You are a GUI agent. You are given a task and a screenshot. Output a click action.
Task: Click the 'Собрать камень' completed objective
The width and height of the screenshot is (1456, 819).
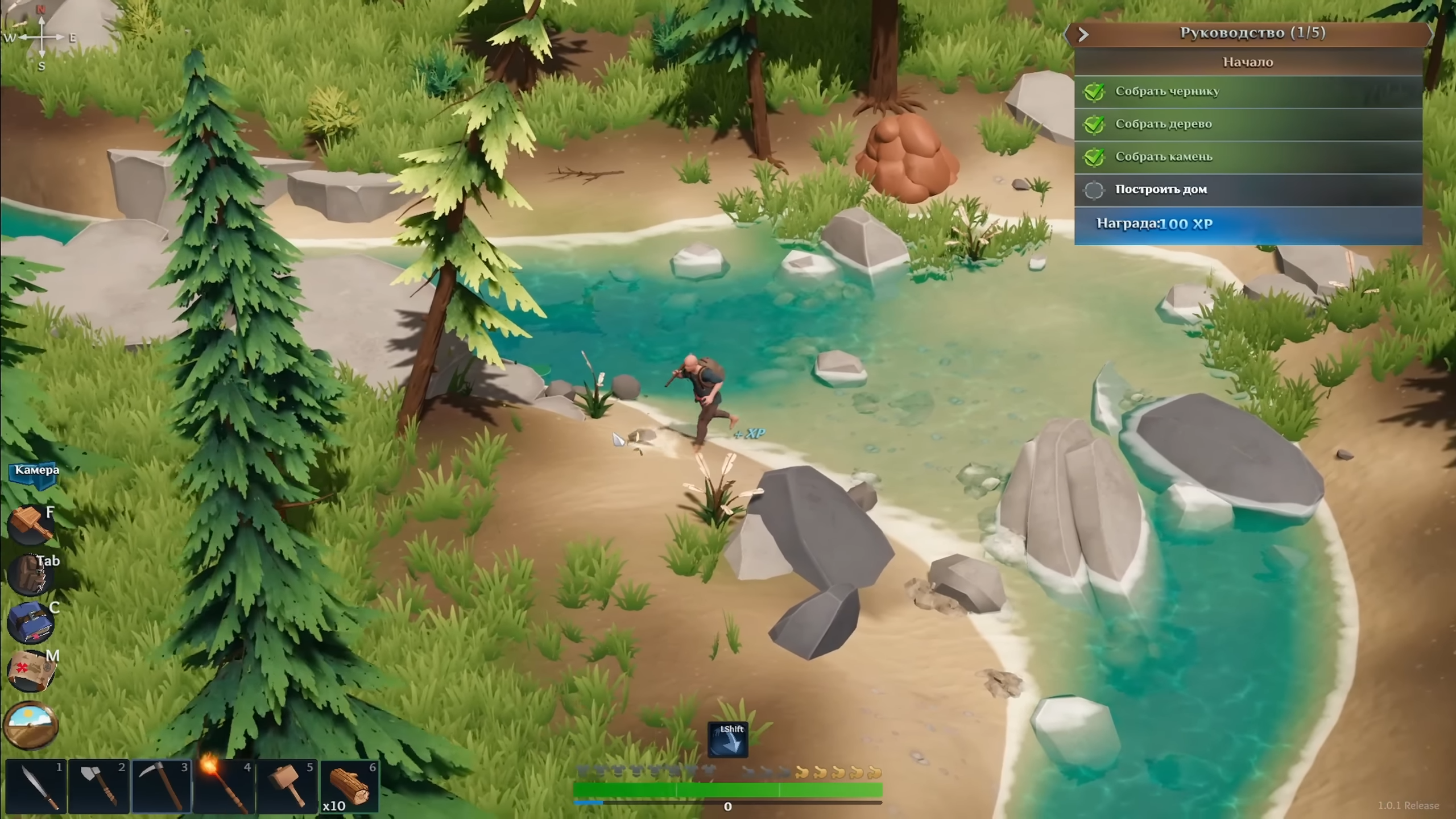pyautogui.click(x=1248, y=156)
